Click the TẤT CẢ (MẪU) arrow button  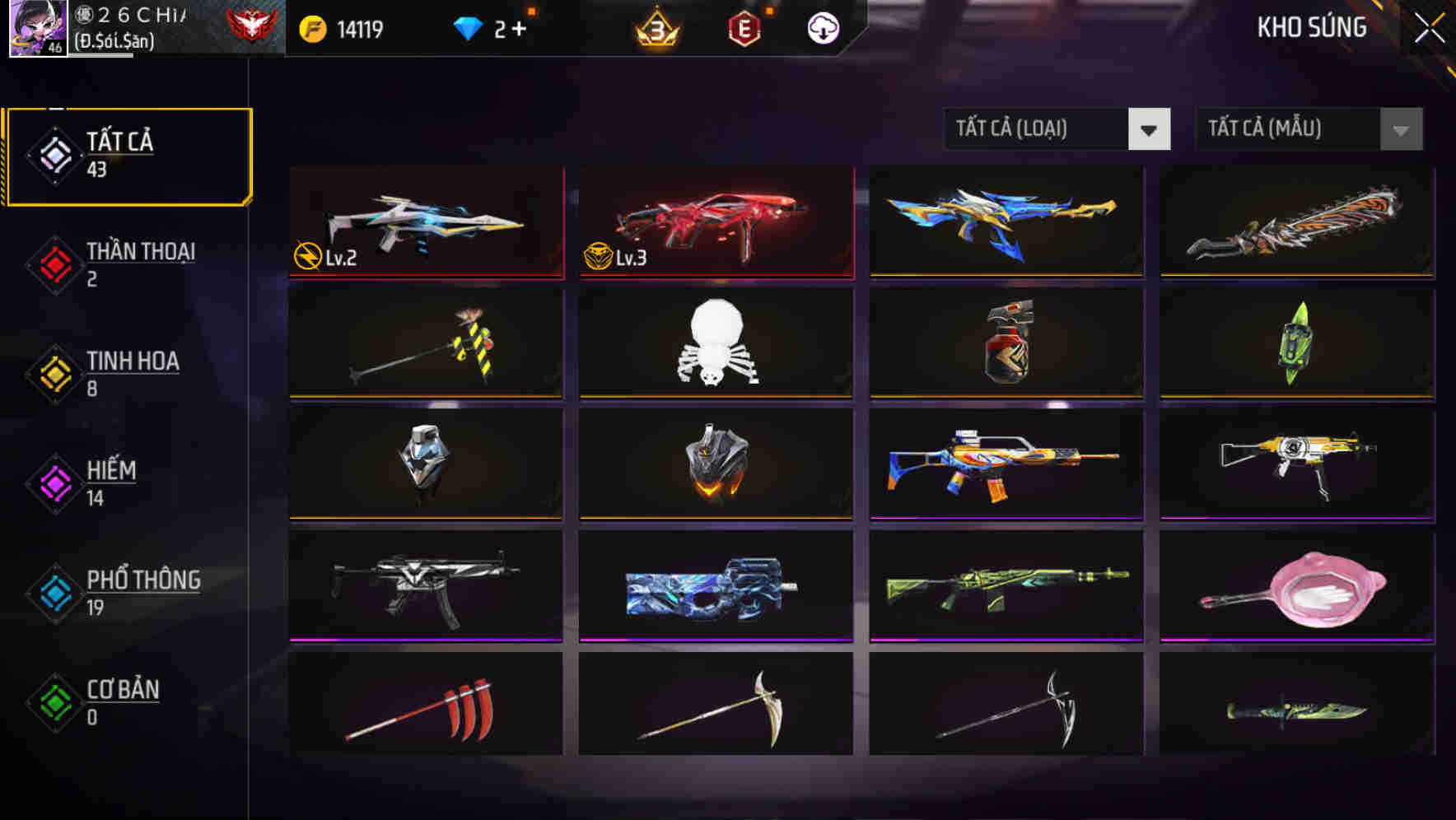tap(1399, 129)
